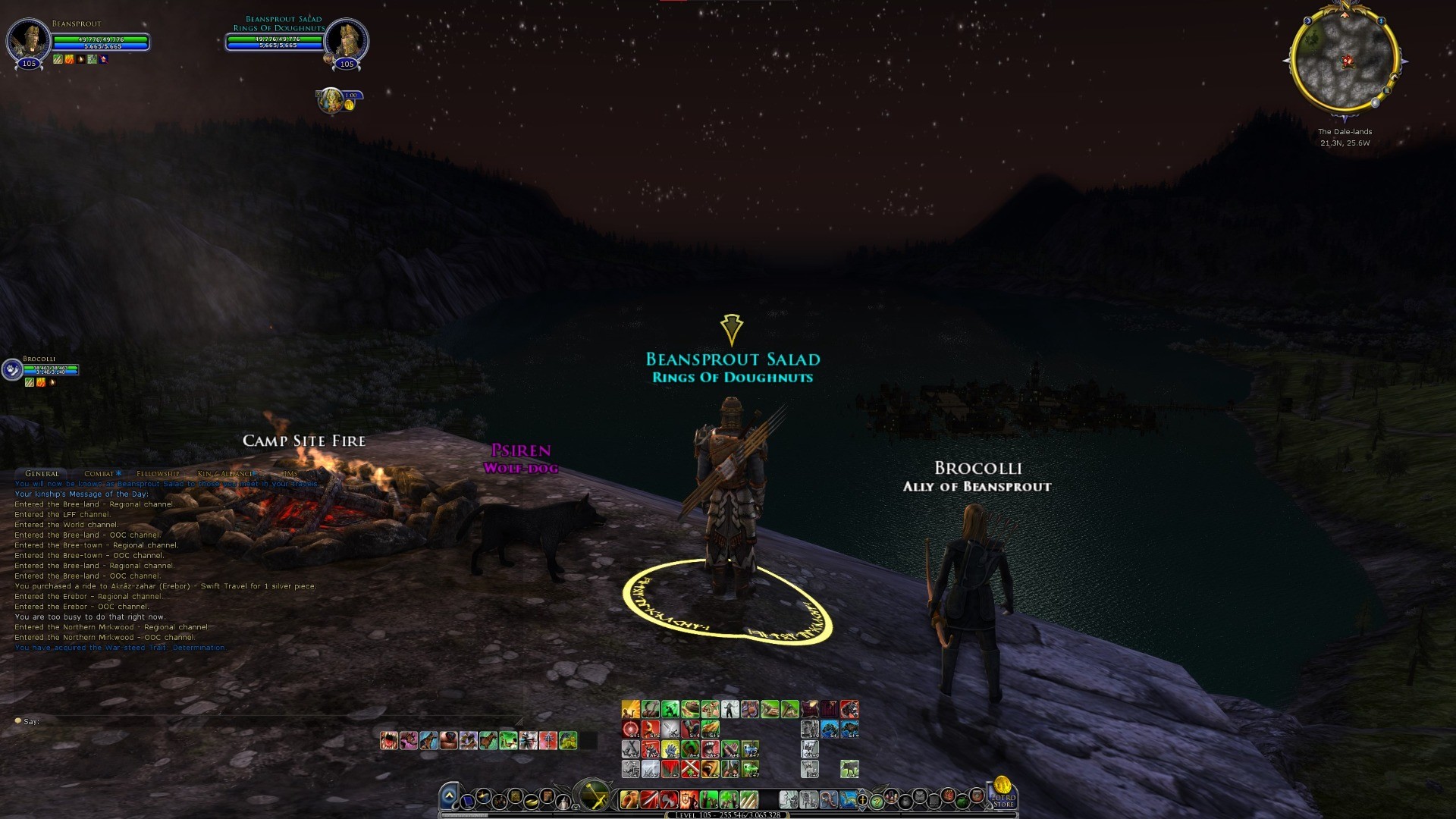Open the main menu arrow button
This screenshot has width=1456, height=819.
point(449,796)
